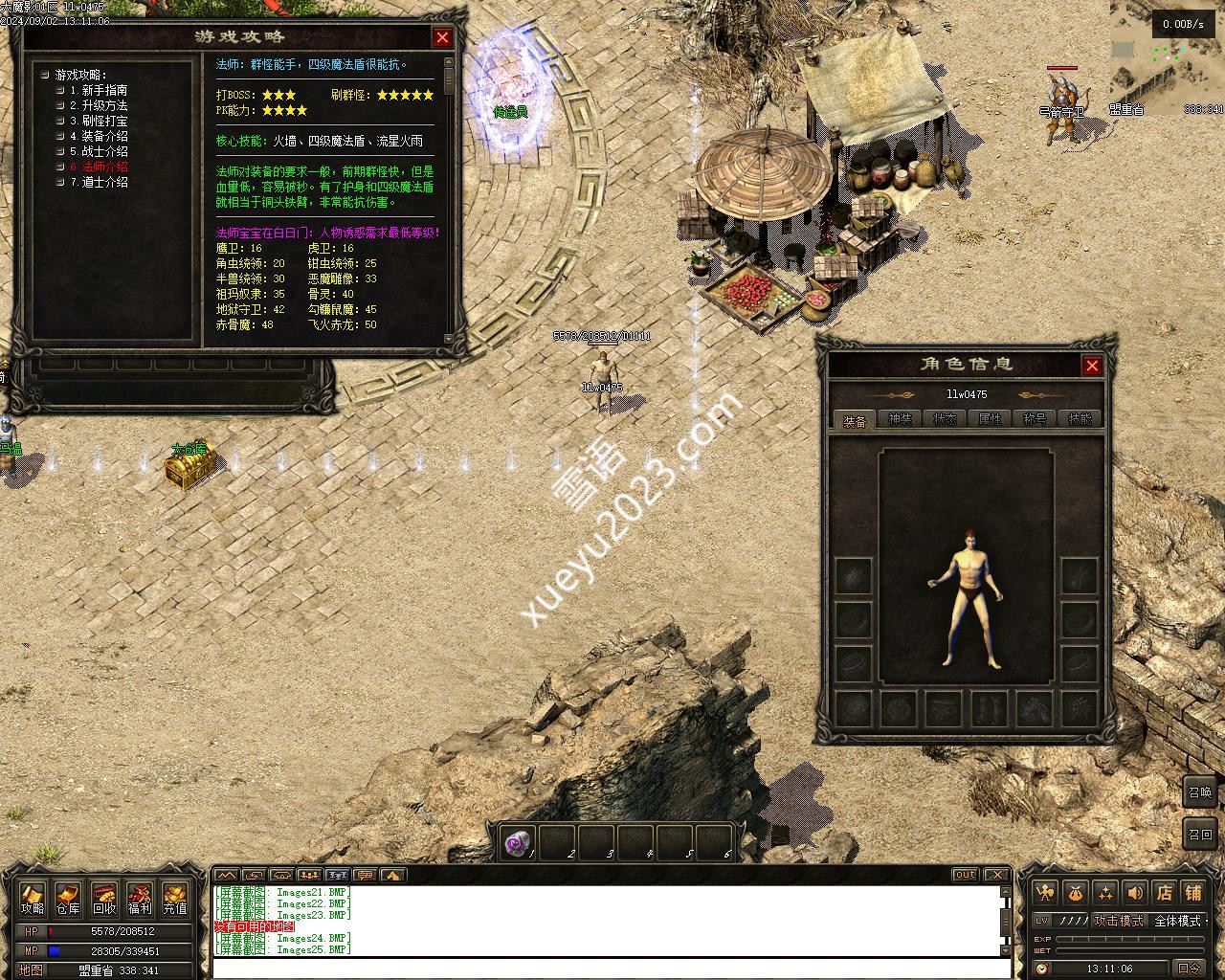Open the 仓库 warehouse
Viewport: 1225px width, 980px height.
(68, 899)
